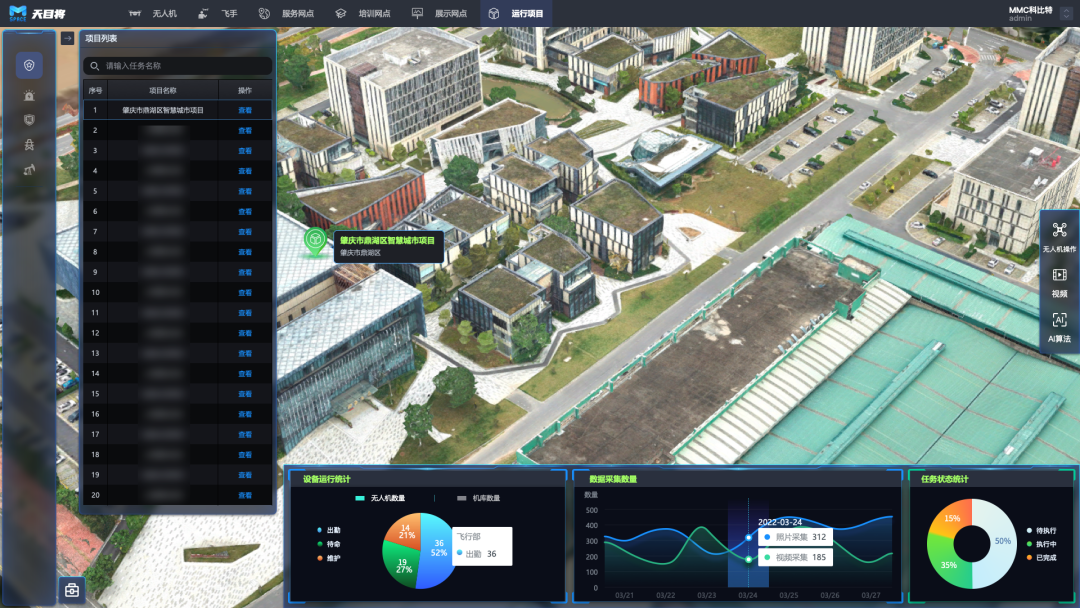Open the AI算法 panel
Screen dimensions: 1080x608
tap(1059, 327)
